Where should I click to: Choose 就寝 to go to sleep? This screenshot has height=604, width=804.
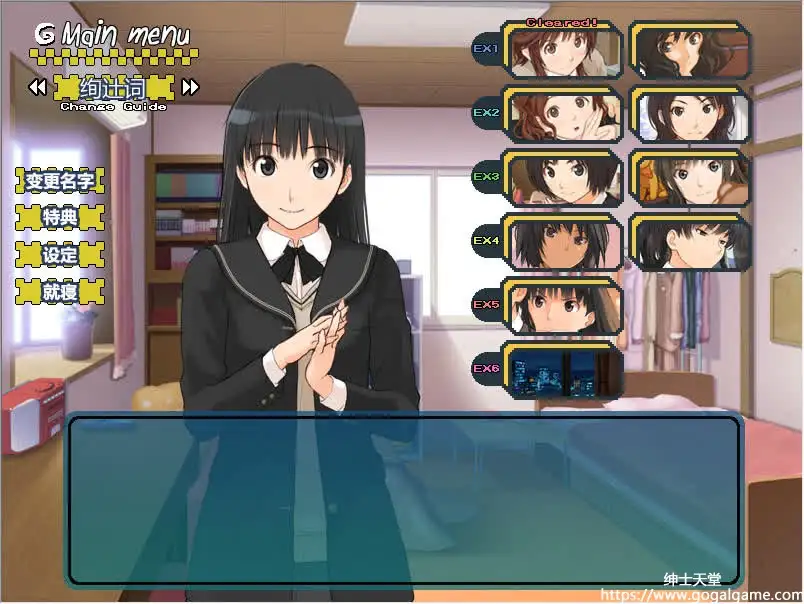point(60,291)
